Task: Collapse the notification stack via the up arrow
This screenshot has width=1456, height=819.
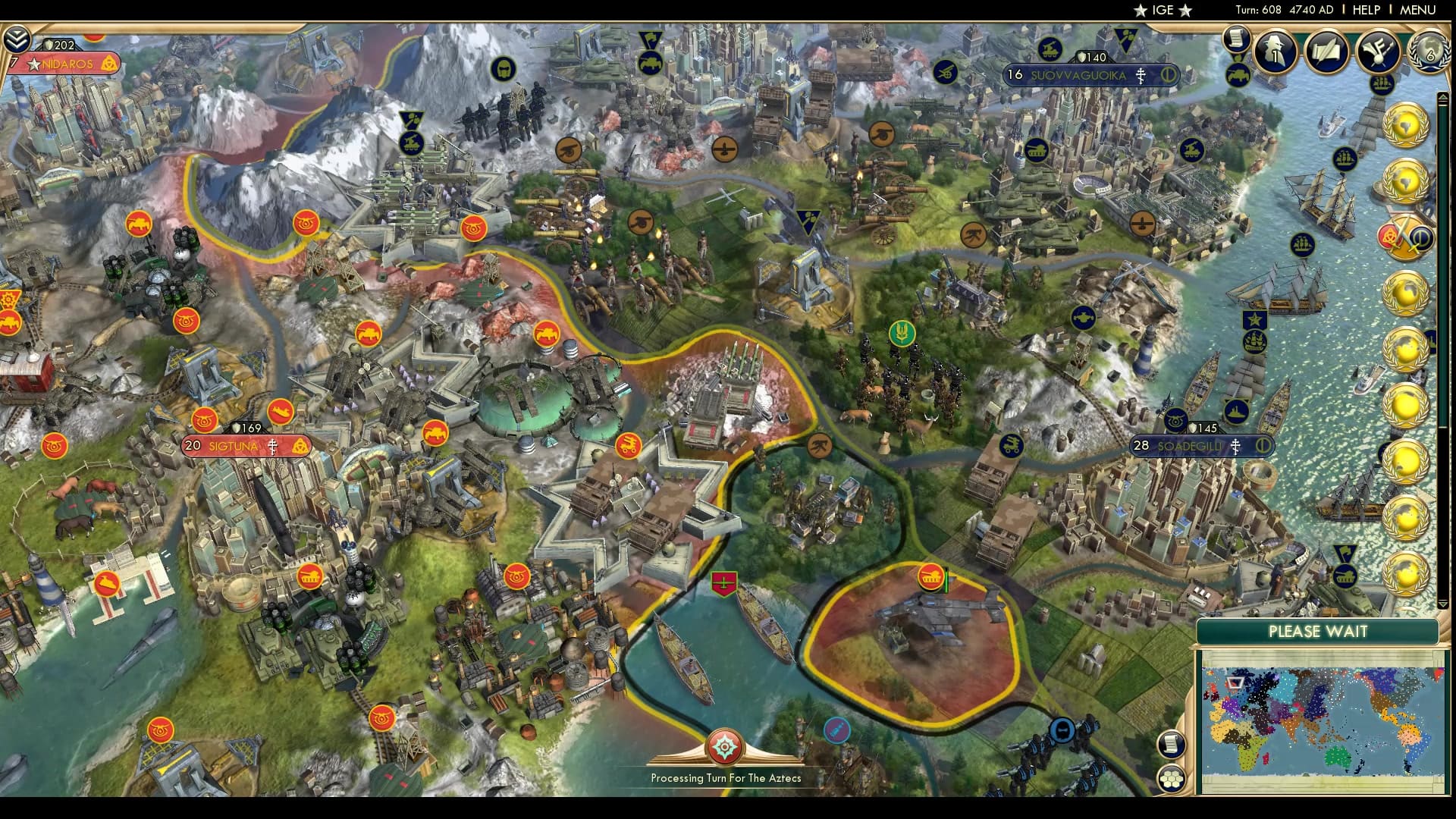Action: pos(1442,96)
